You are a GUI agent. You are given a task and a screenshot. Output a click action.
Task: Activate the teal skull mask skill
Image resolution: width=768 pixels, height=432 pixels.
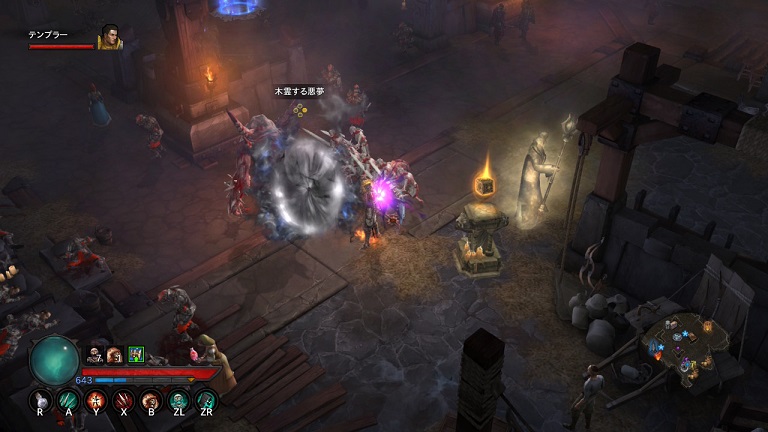coord(179,401)
